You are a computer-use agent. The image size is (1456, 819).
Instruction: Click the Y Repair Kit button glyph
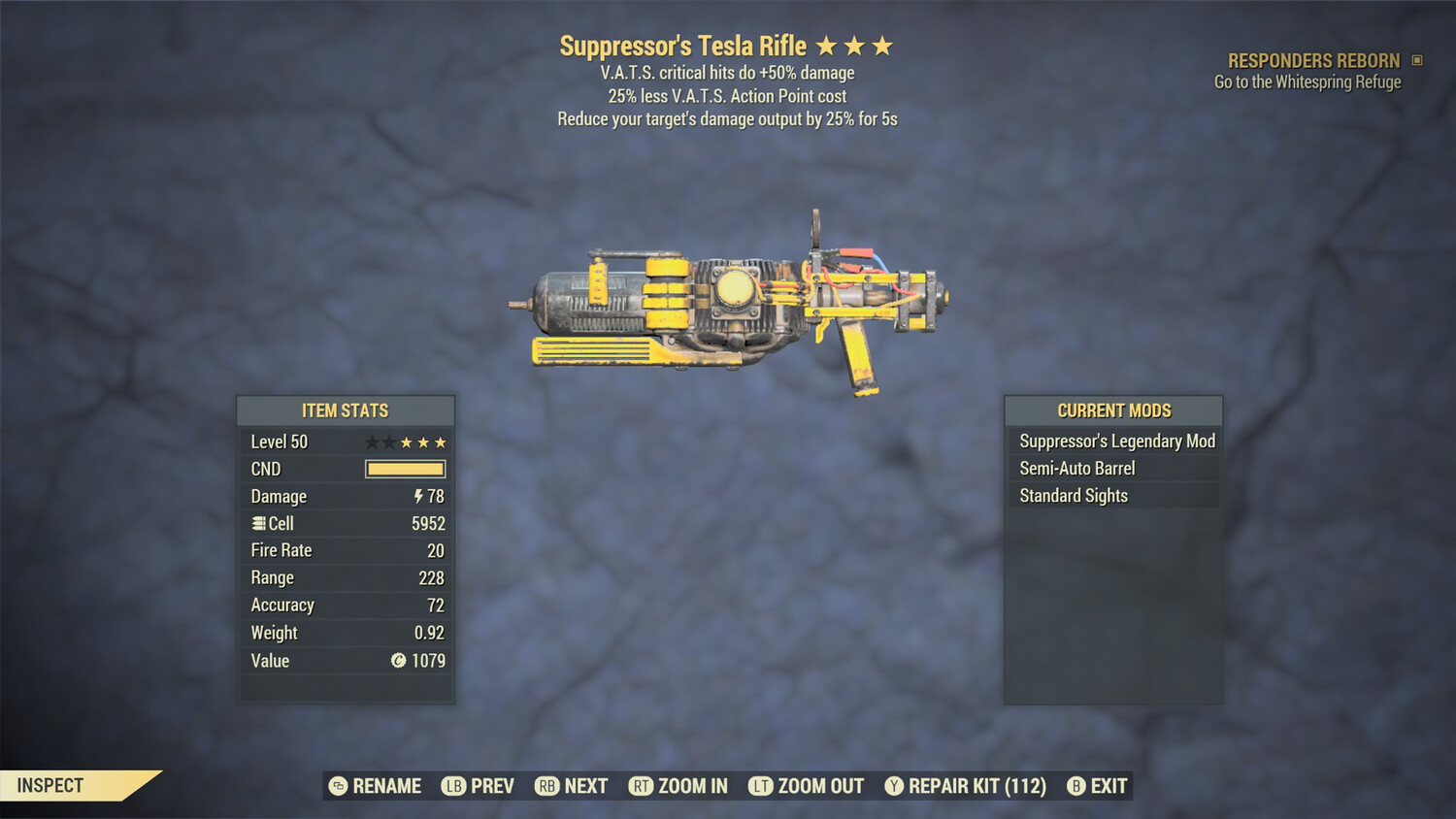coord(893,786)
